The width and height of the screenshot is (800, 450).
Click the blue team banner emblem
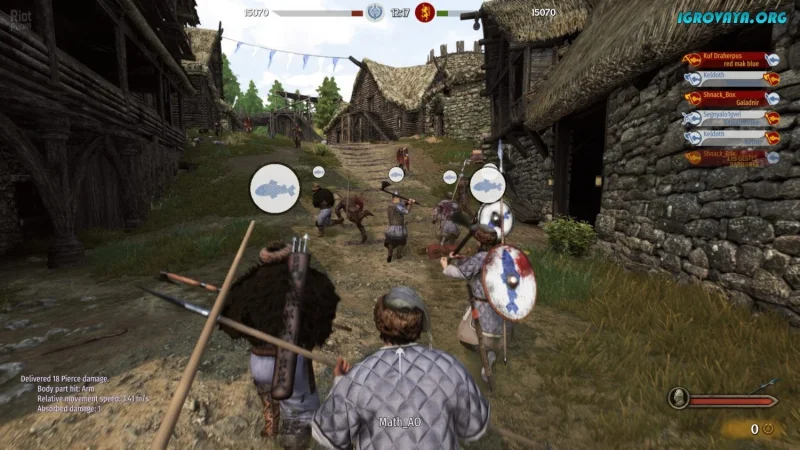pyautogui.click(x=375, y=12)
